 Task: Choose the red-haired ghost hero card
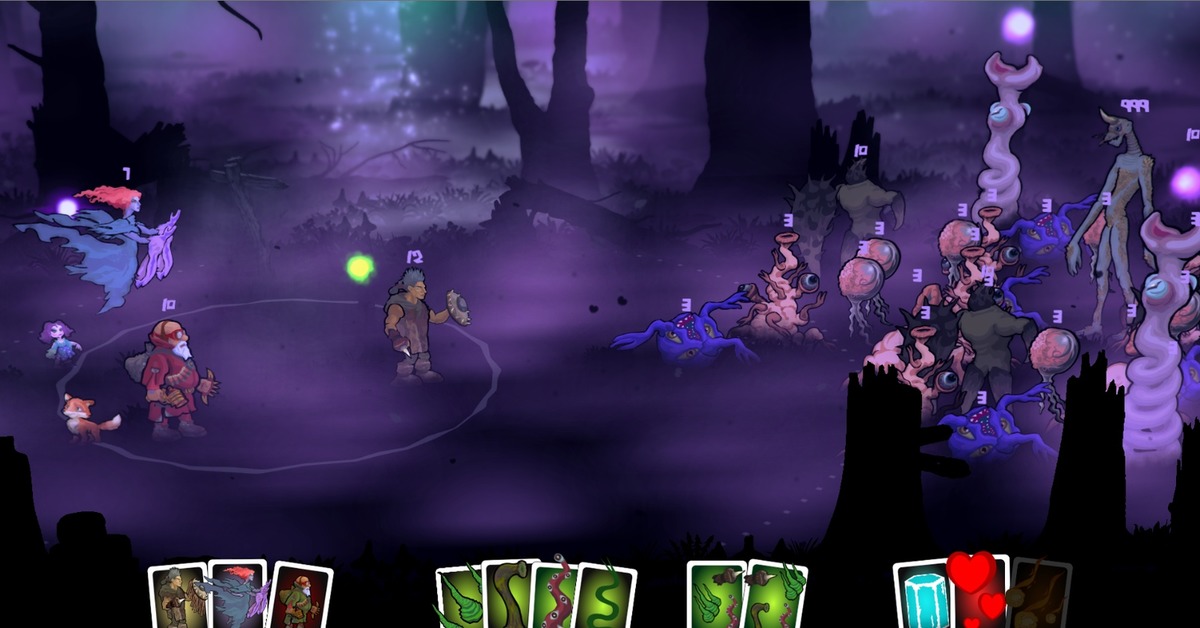coord(238,596)
